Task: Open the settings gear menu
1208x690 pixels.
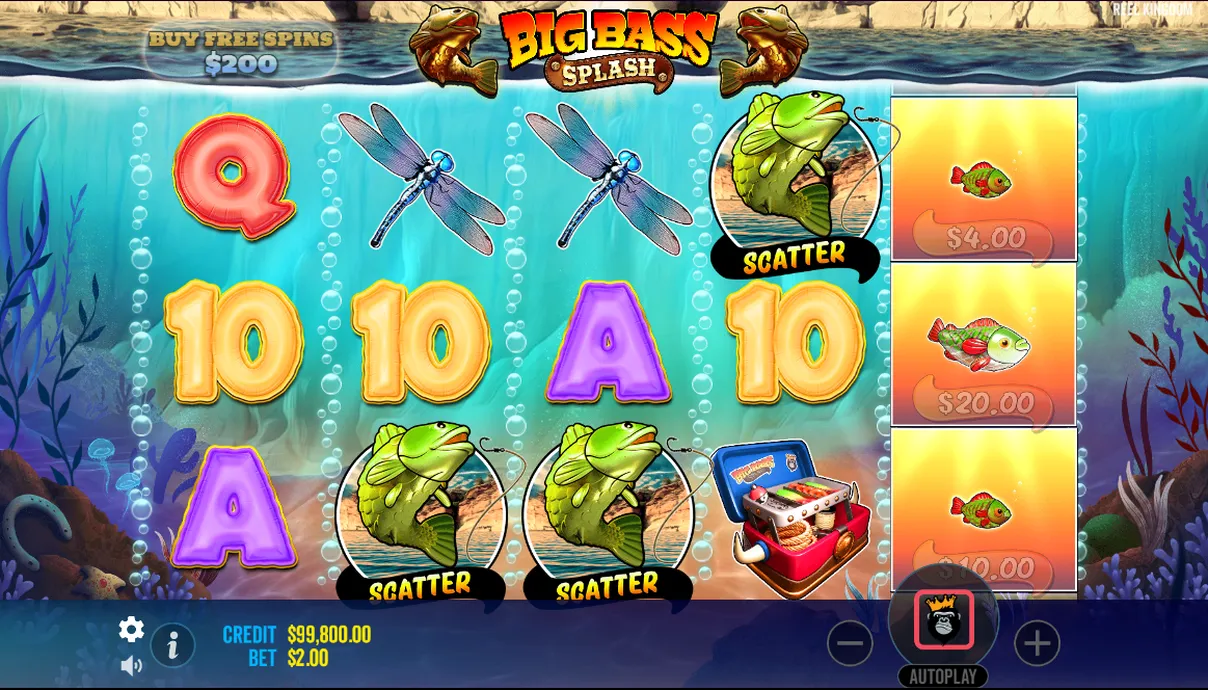Action: point(131,629)
